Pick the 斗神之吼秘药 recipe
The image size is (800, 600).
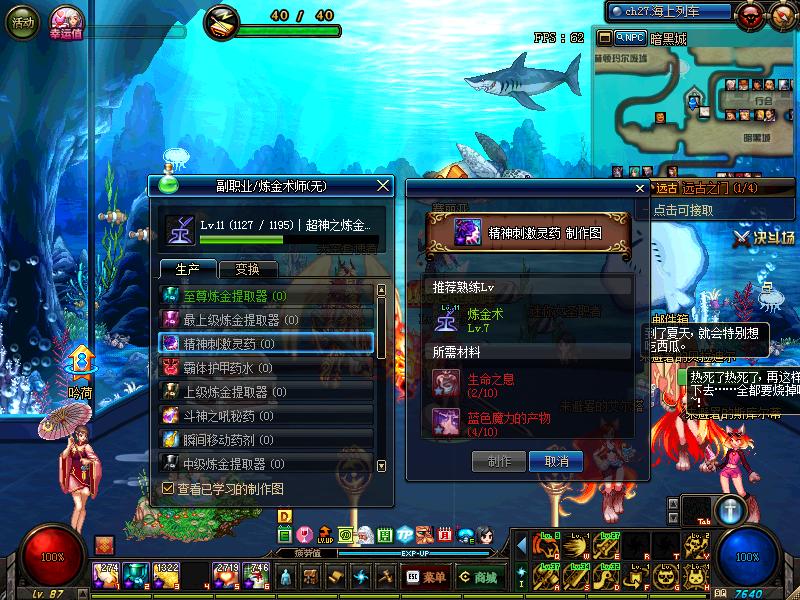(x=266, y=416)
